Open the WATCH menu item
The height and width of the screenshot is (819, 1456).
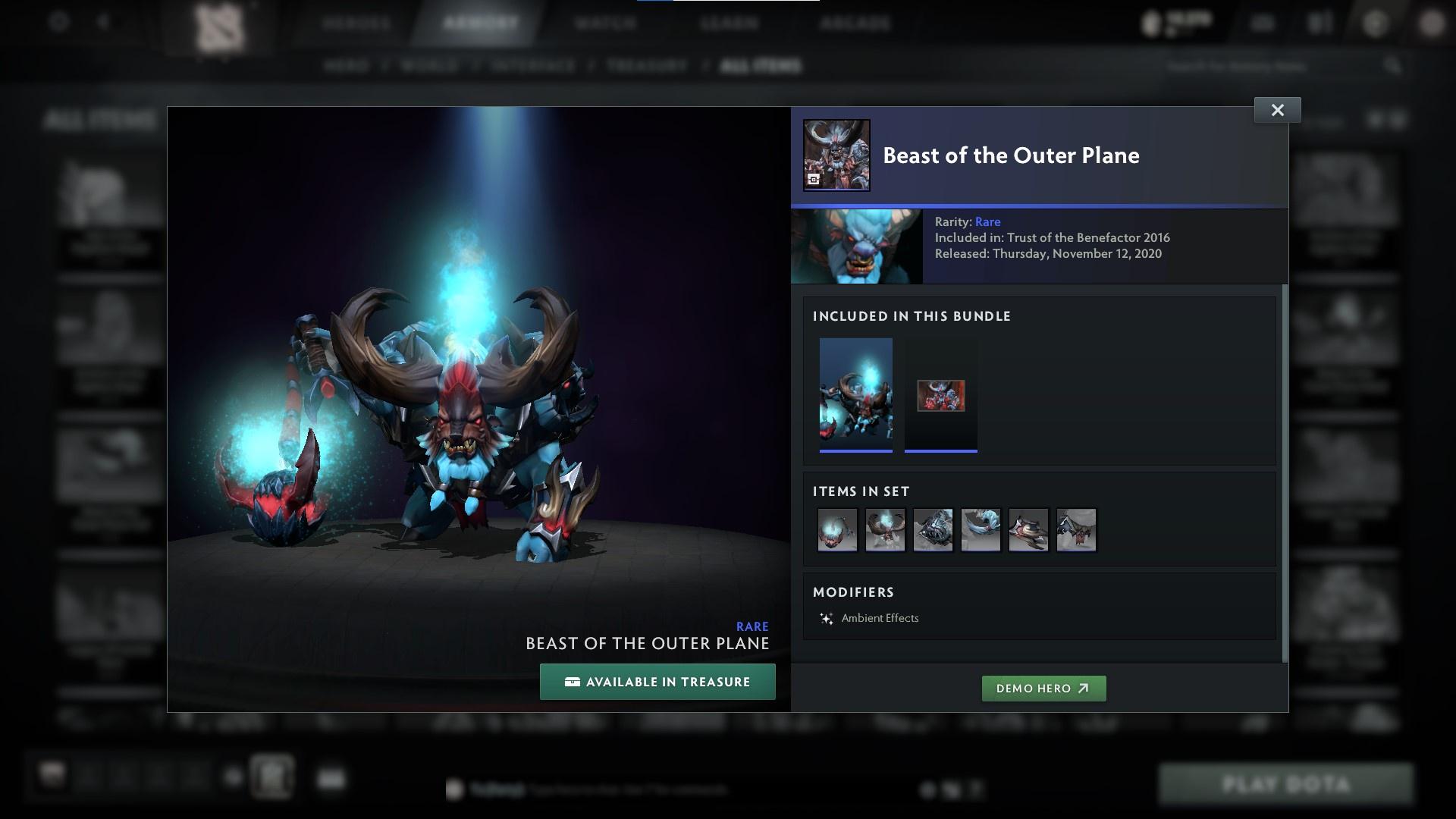[x=604, y=23]
